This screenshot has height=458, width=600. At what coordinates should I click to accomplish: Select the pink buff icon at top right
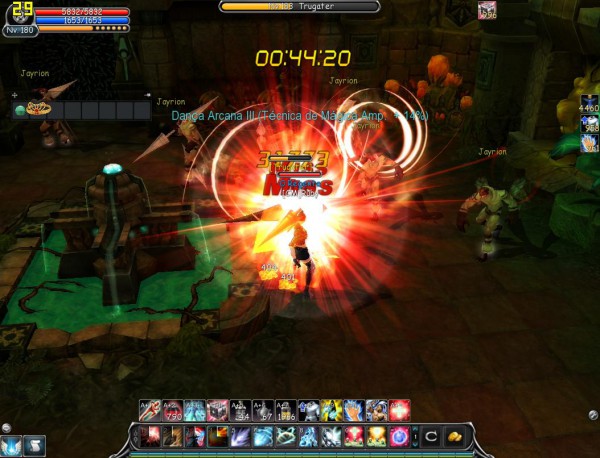tap(487, 10)
